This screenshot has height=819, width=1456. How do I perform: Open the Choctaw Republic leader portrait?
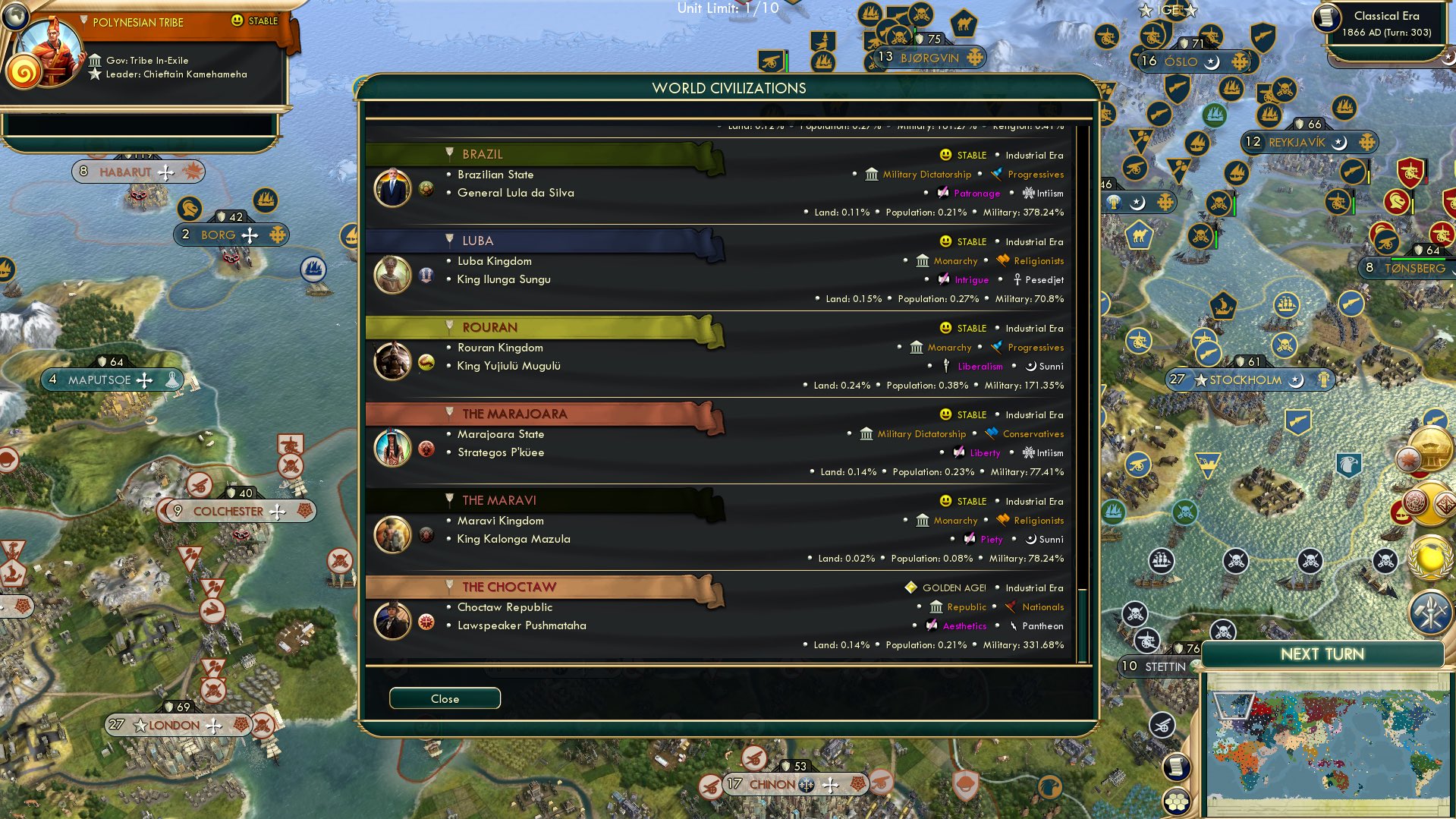(x=393, y=620)
